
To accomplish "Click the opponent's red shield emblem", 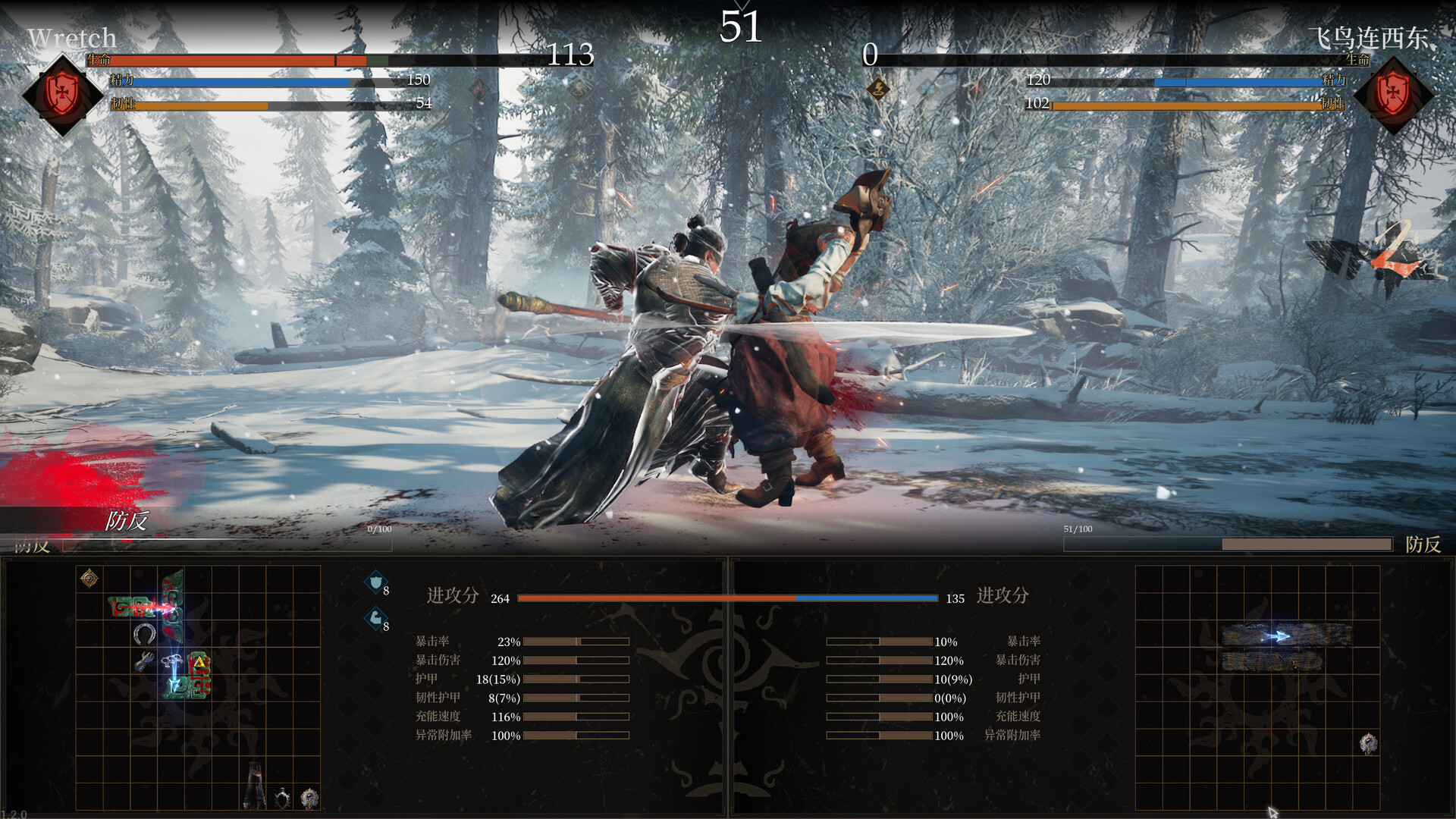I will pos(1393,96).
